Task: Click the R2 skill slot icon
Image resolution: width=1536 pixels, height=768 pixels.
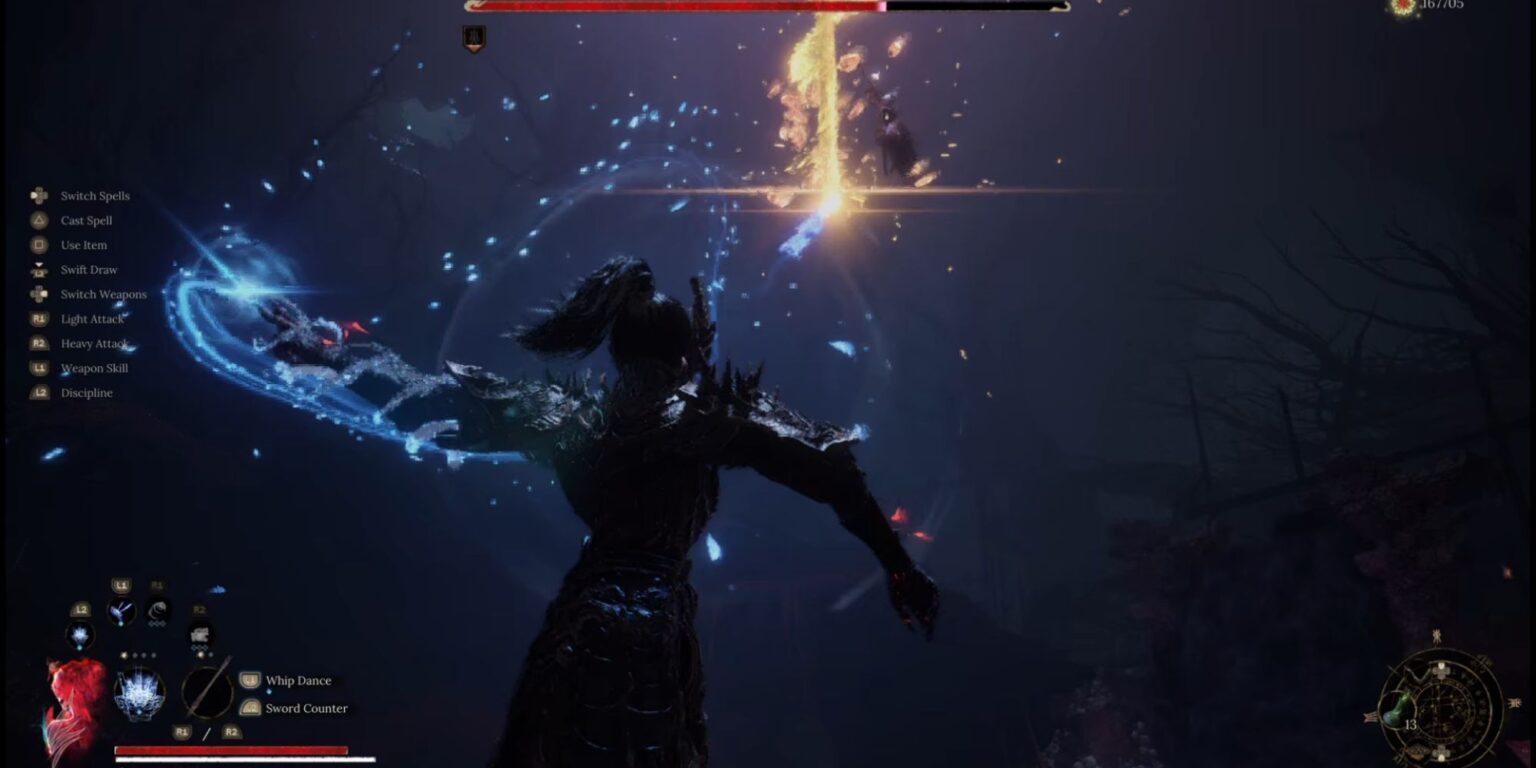Action: tap(198, 635)
